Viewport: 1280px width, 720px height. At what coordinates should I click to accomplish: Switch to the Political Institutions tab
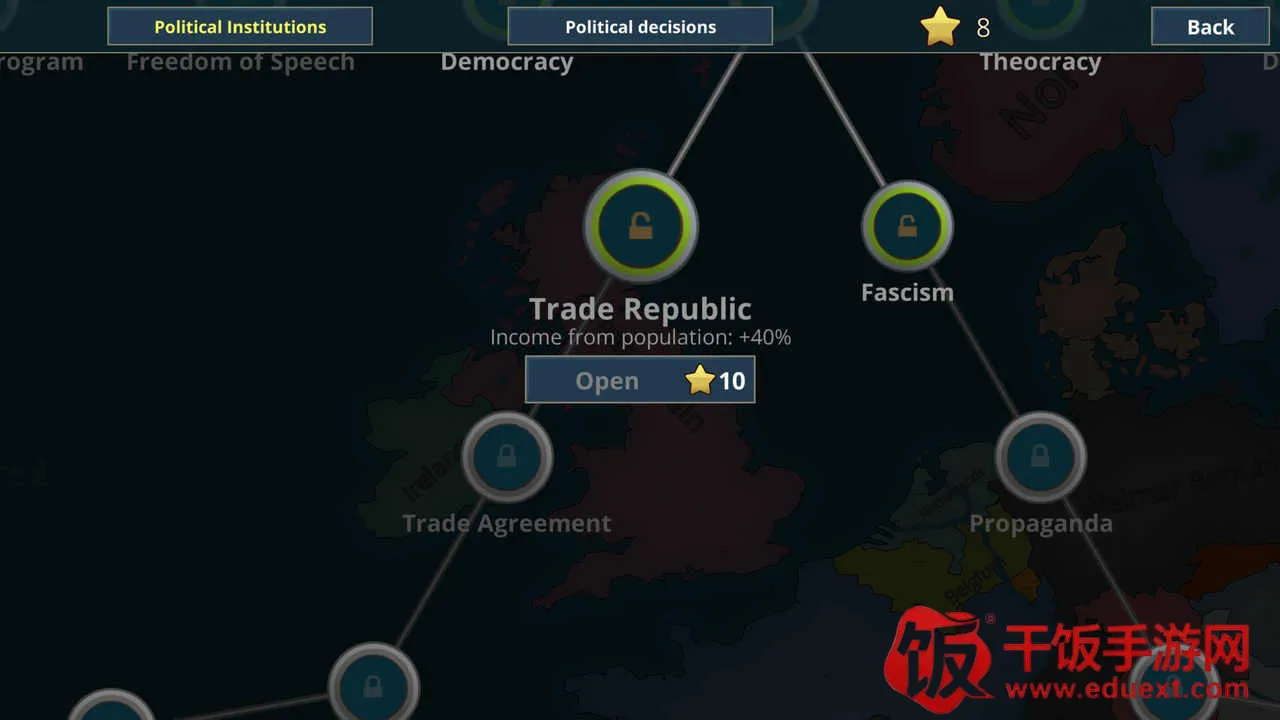(240, 27)
